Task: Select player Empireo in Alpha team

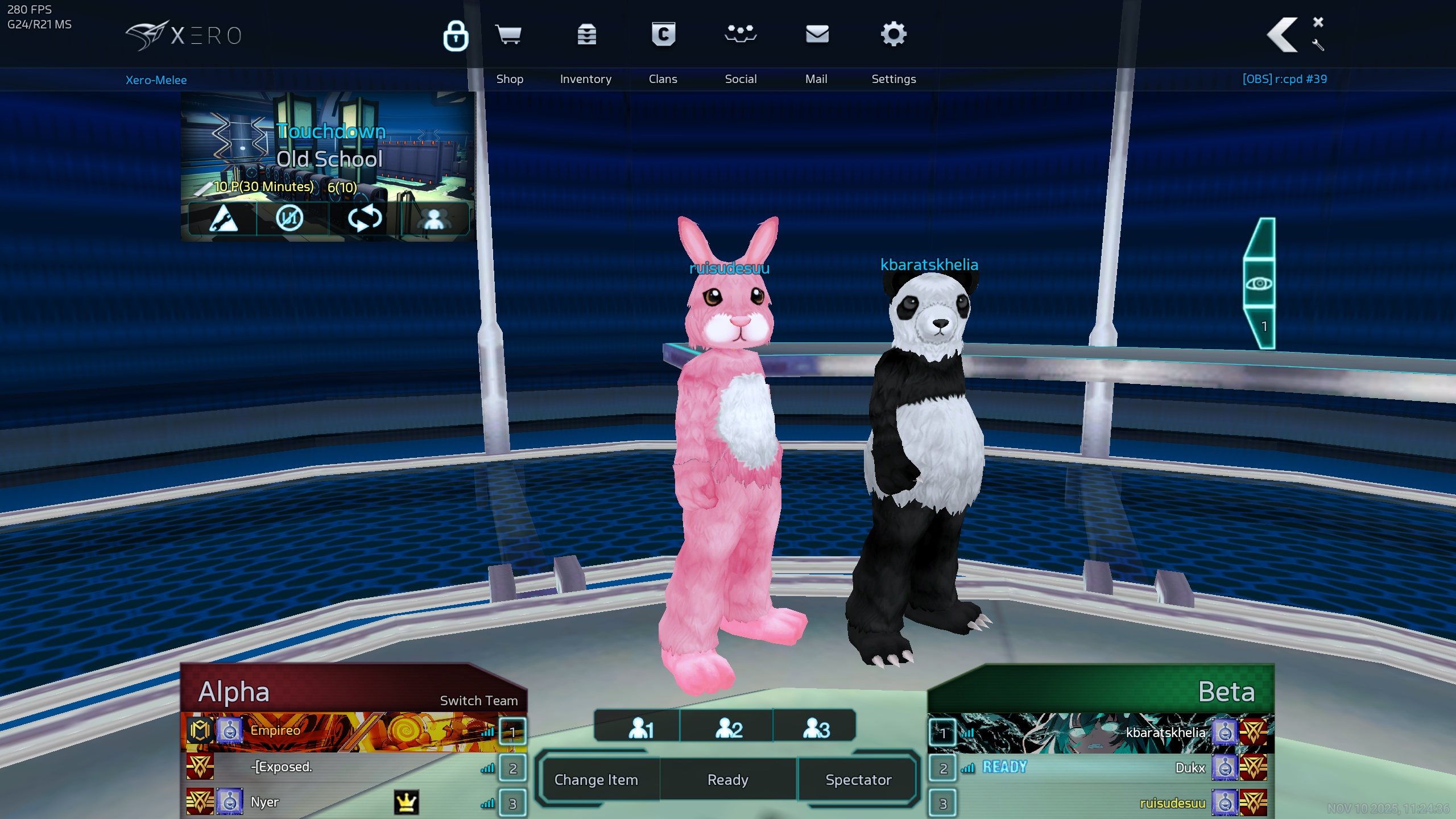Action: pyautogui.click(x=275, y=731)
